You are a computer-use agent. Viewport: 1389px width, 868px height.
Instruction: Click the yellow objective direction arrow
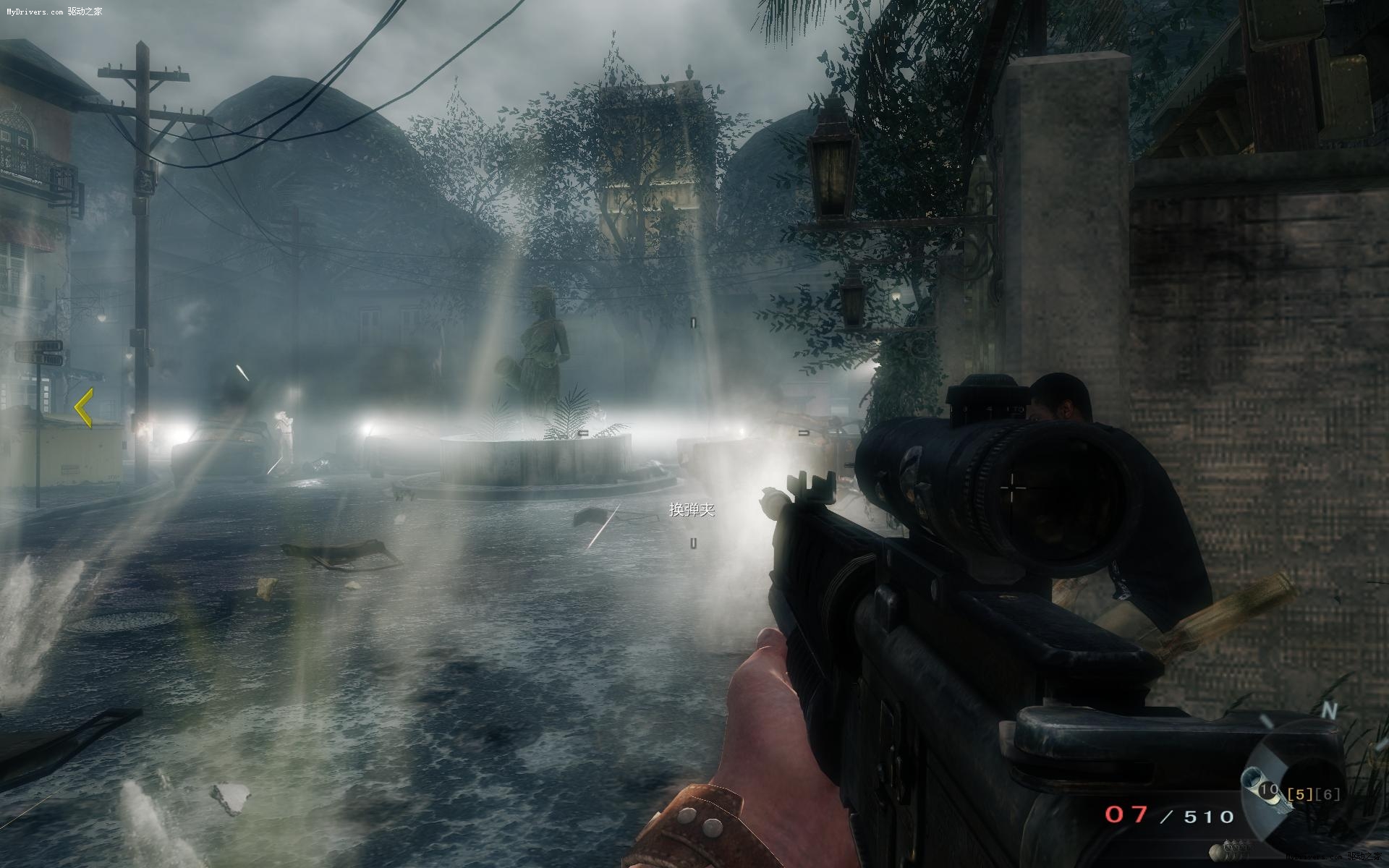point(84,407)
